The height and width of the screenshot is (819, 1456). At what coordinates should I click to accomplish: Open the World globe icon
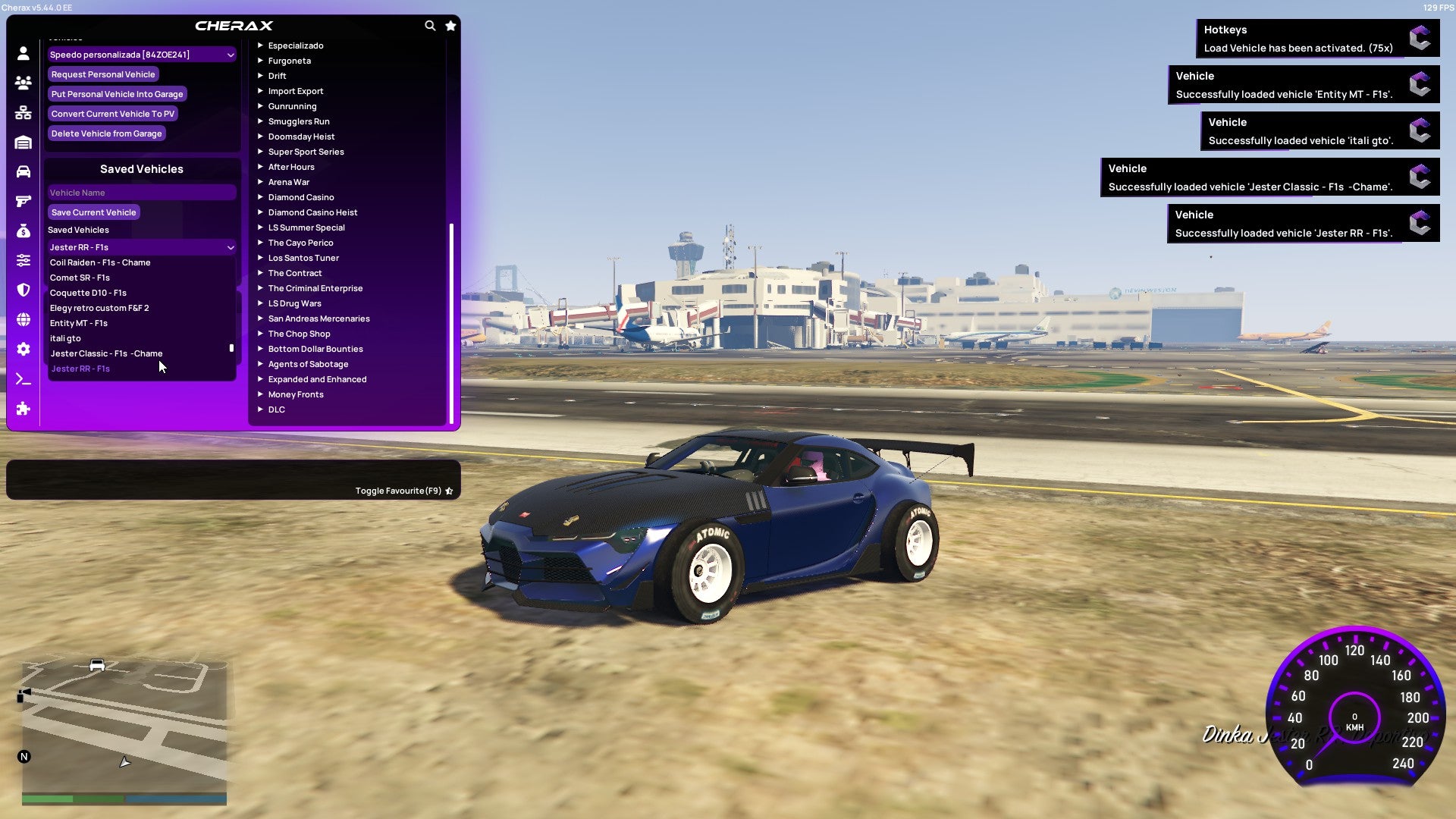(x=23, y=318)
